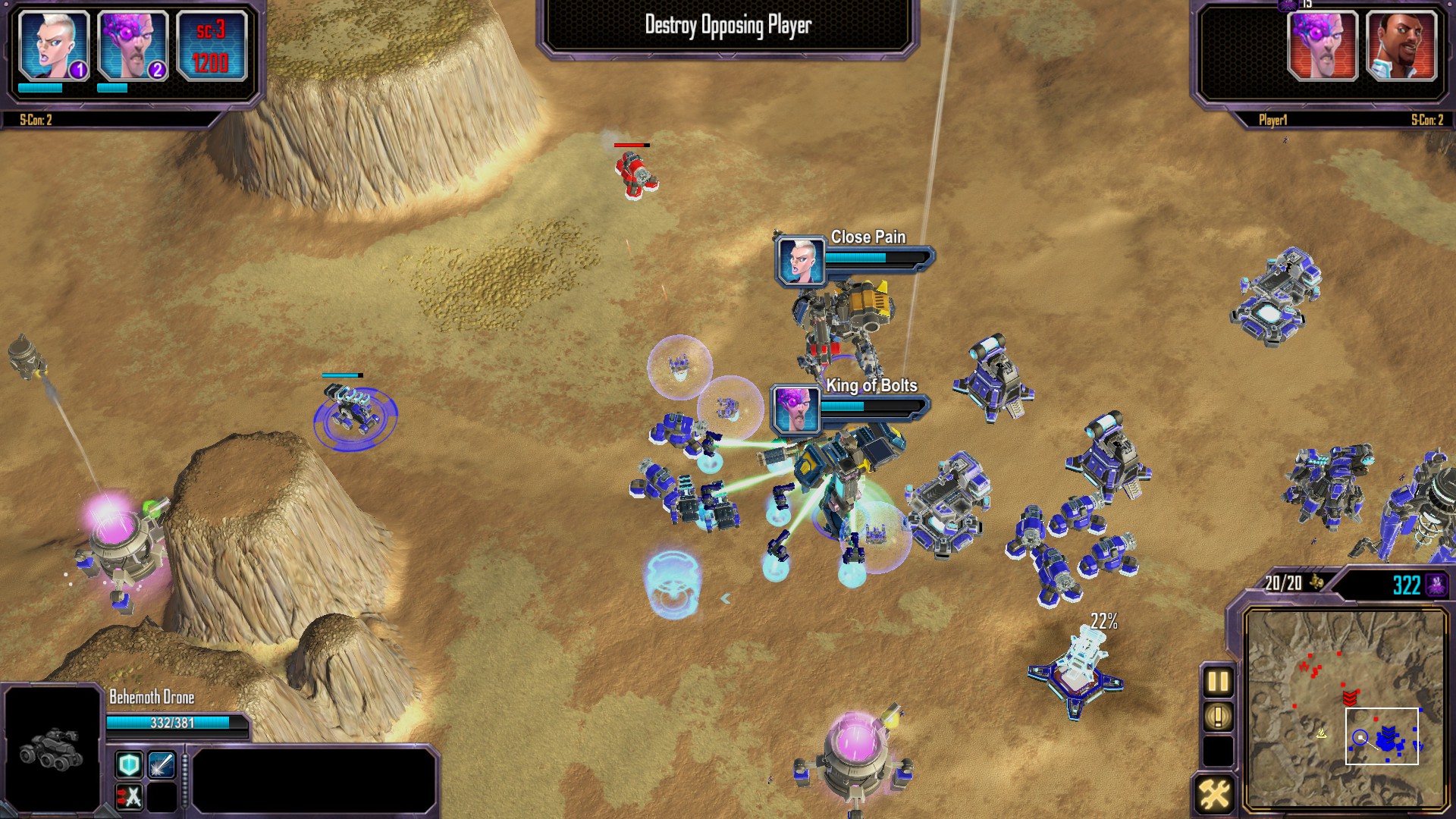Click on the minimap
1456x819 pixels.
(x=1345, y=709)
